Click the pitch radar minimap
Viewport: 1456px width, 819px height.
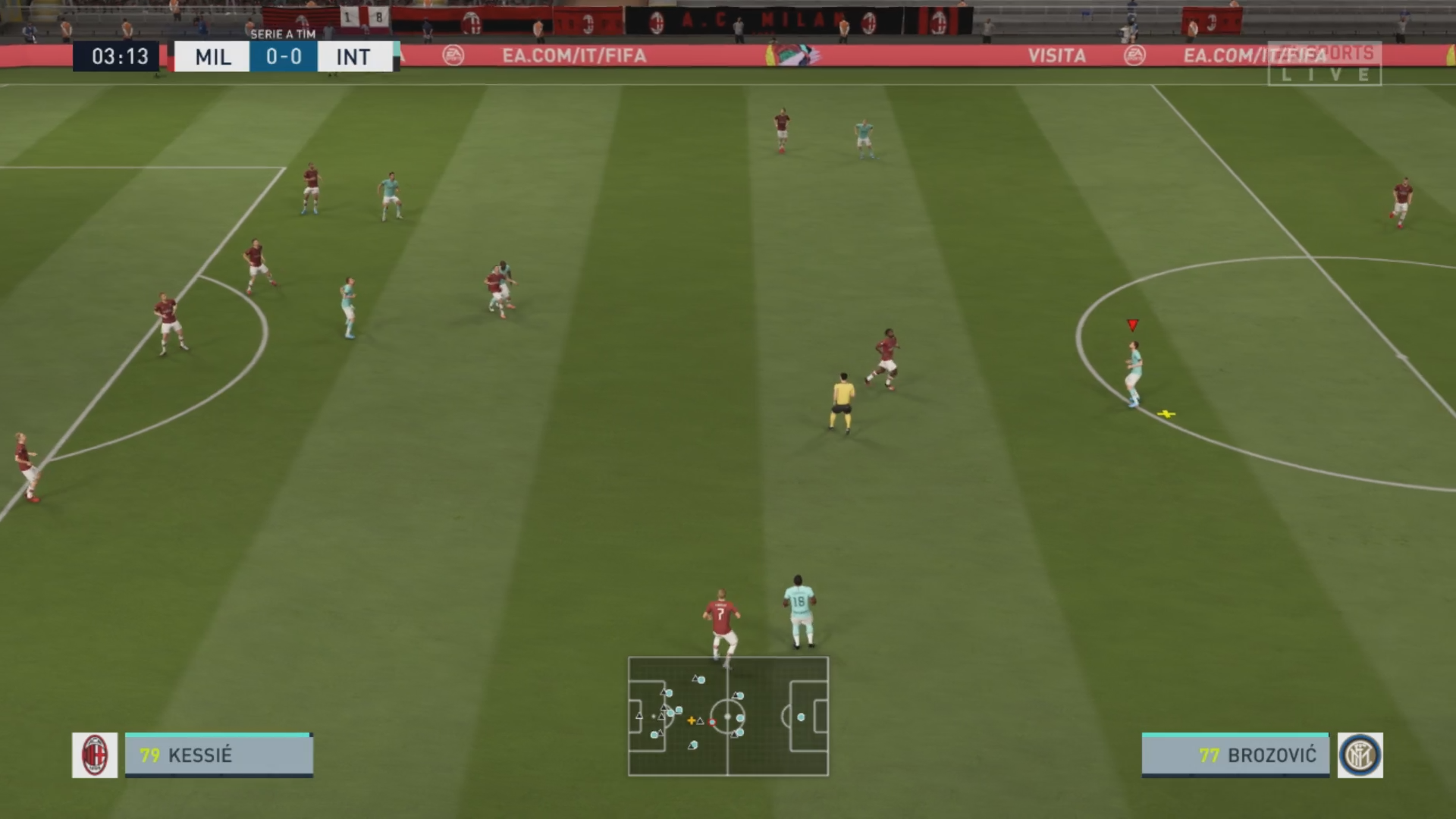(x=728, y=716)
